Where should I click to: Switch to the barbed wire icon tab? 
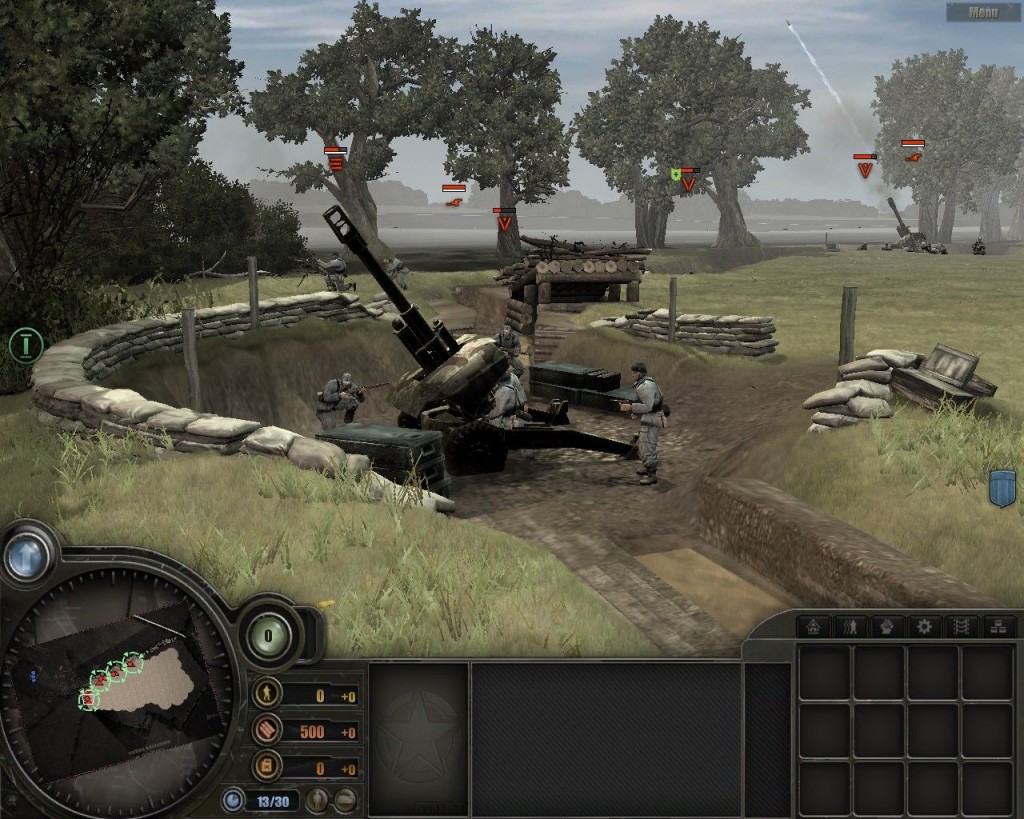(x=960, y=627)
